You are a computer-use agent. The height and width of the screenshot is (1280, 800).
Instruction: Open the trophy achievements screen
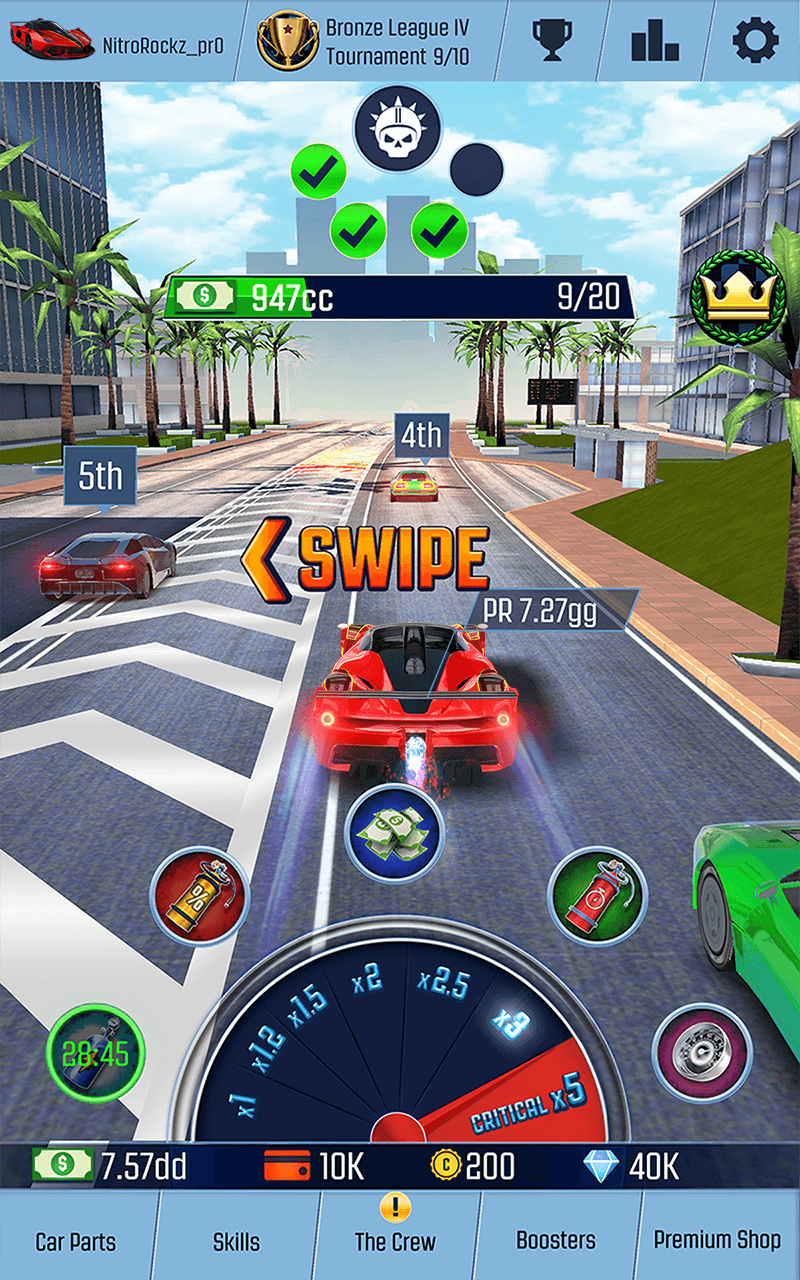pos(550,40)
